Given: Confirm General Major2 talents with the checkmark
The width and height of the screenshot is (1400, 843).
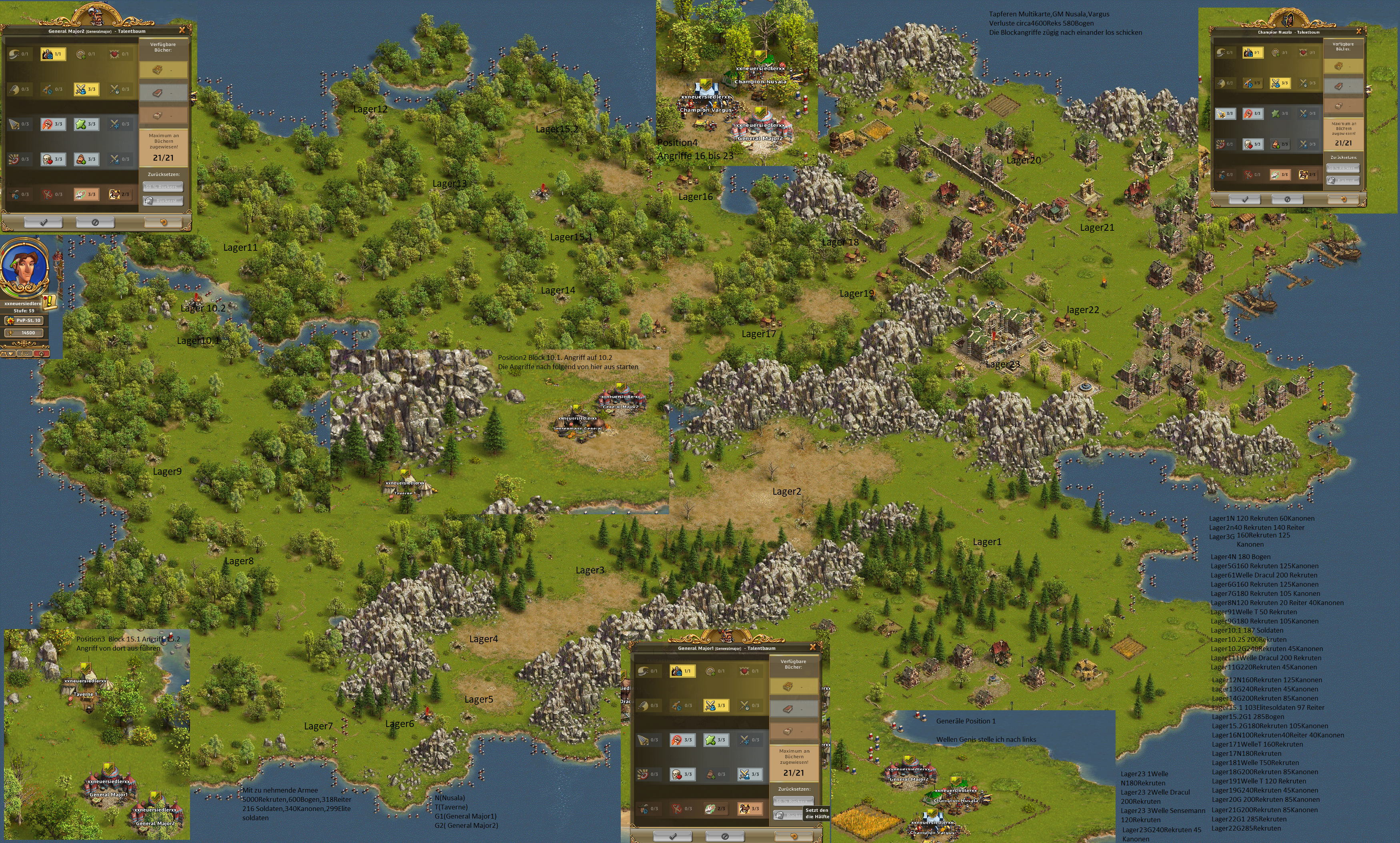Looking at the screenshot, I should click(x=43, y=222).
